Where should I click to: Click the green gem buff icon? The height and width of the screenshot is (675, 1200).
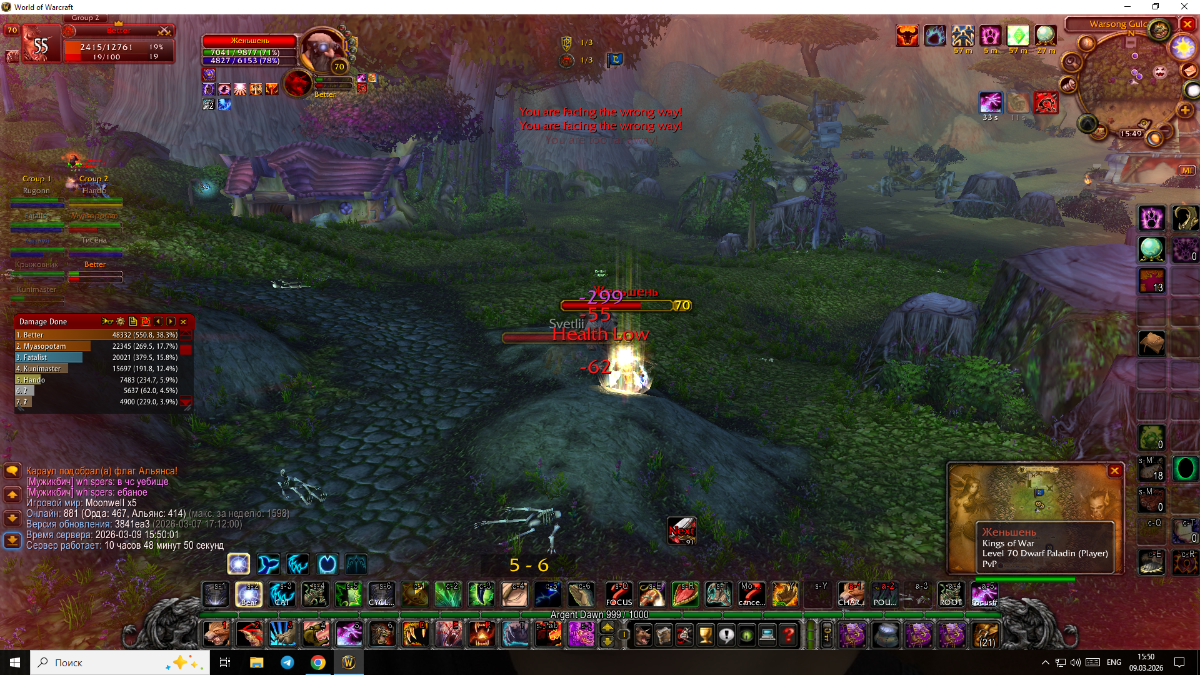click(x=1018, y=37)
